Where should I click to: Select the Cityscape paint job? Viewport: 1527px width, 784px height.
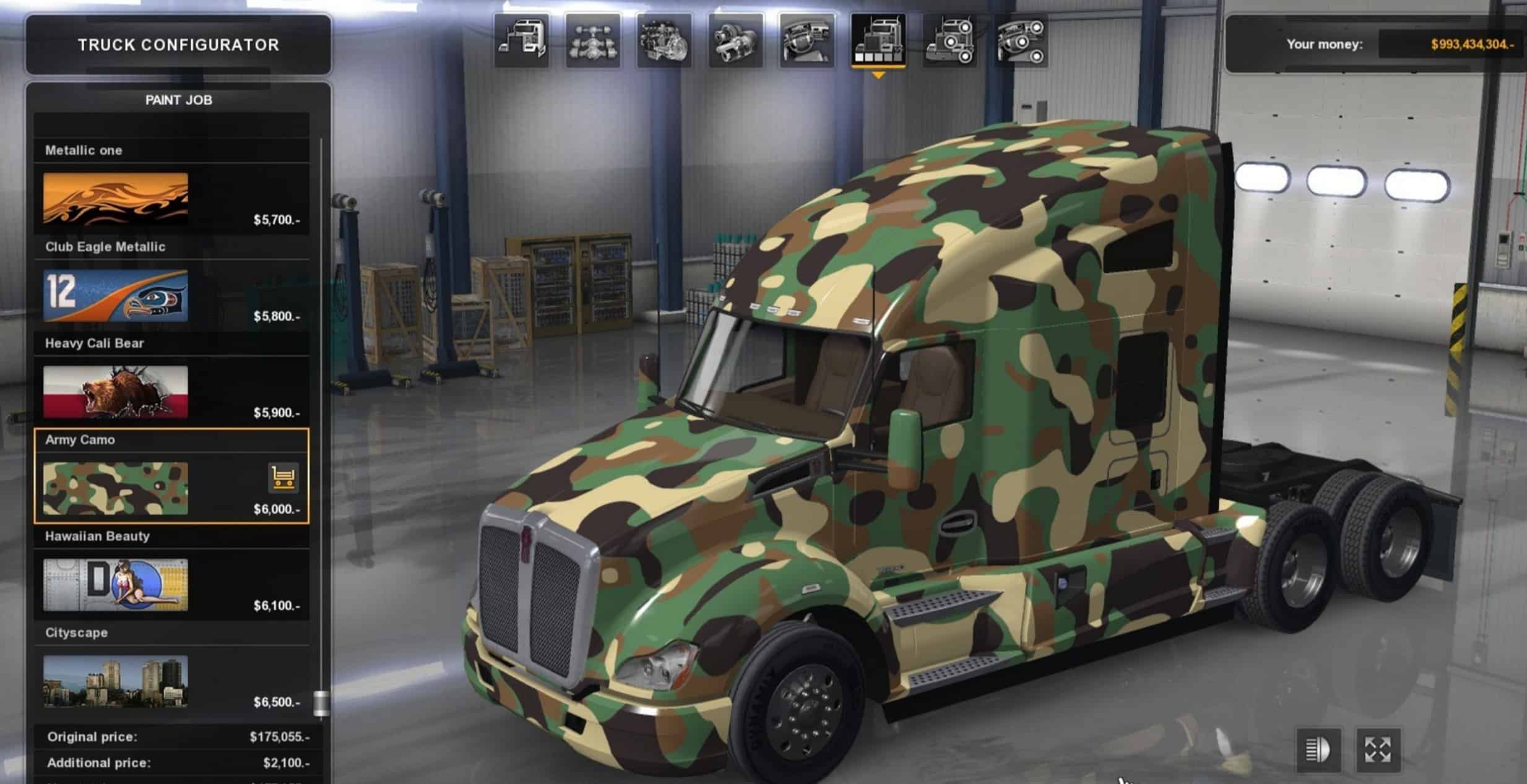tap(116, 681)
